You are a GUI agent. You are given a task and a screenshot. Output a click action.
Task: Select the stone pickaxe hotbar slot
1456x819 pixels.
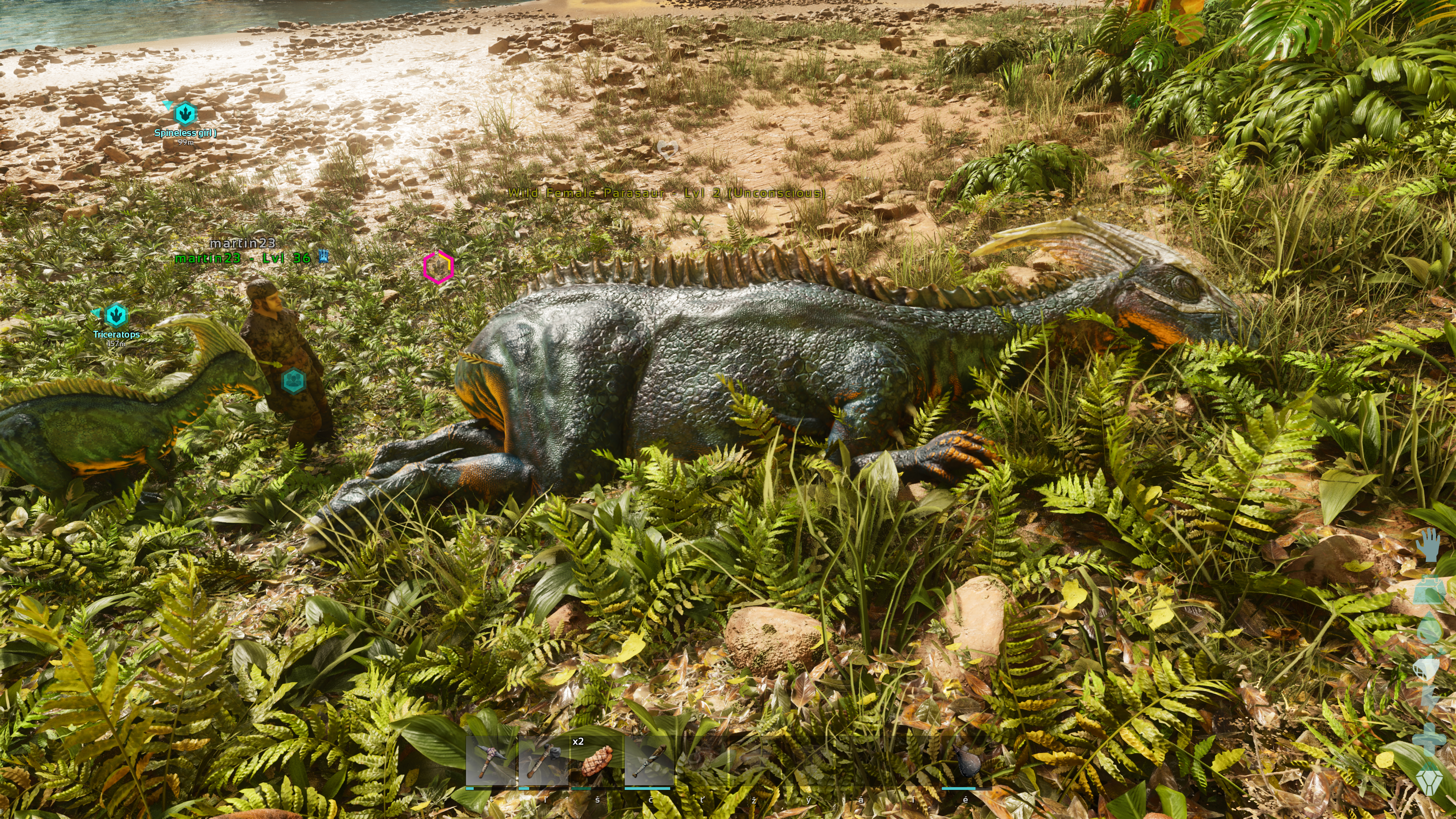490,760
